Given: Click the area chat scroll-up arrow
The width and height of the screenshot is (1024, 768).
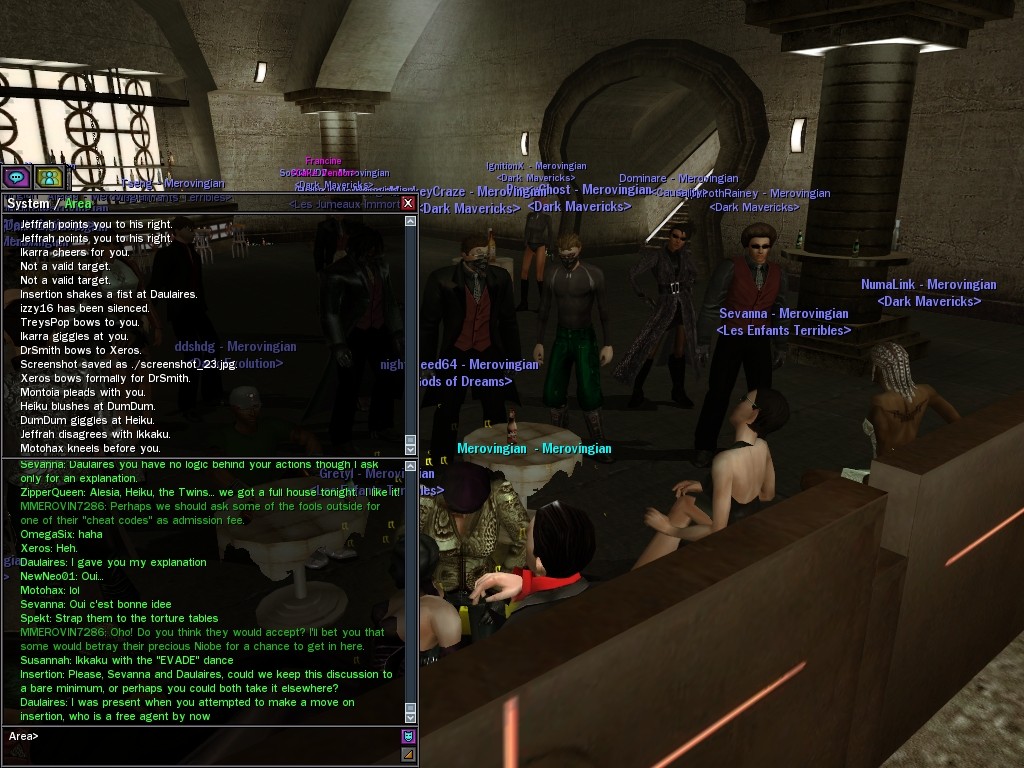Looking at the screenshot, I should tap(410, 465).
